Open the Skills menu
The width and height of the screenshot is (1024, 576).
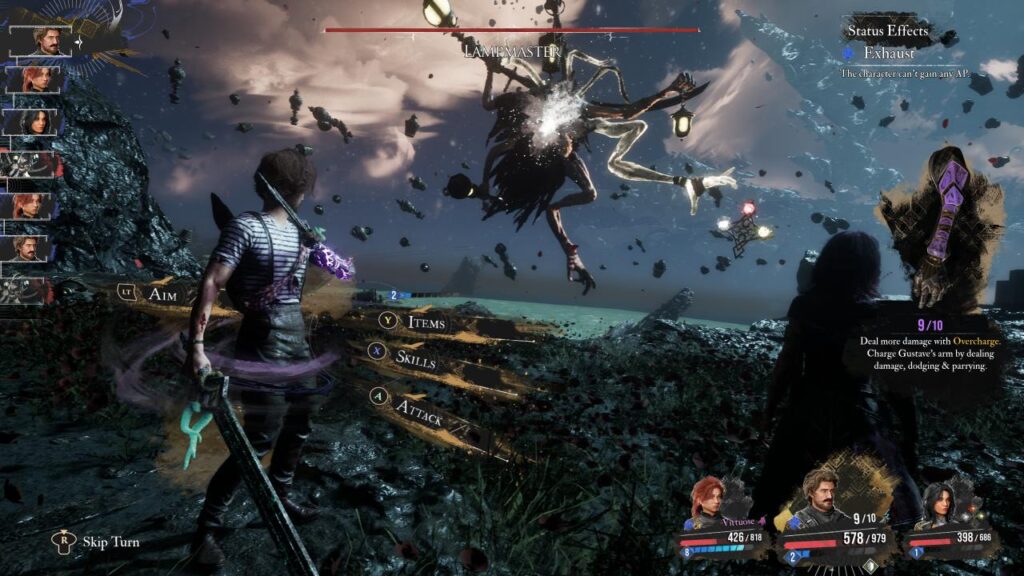point(414,358)
